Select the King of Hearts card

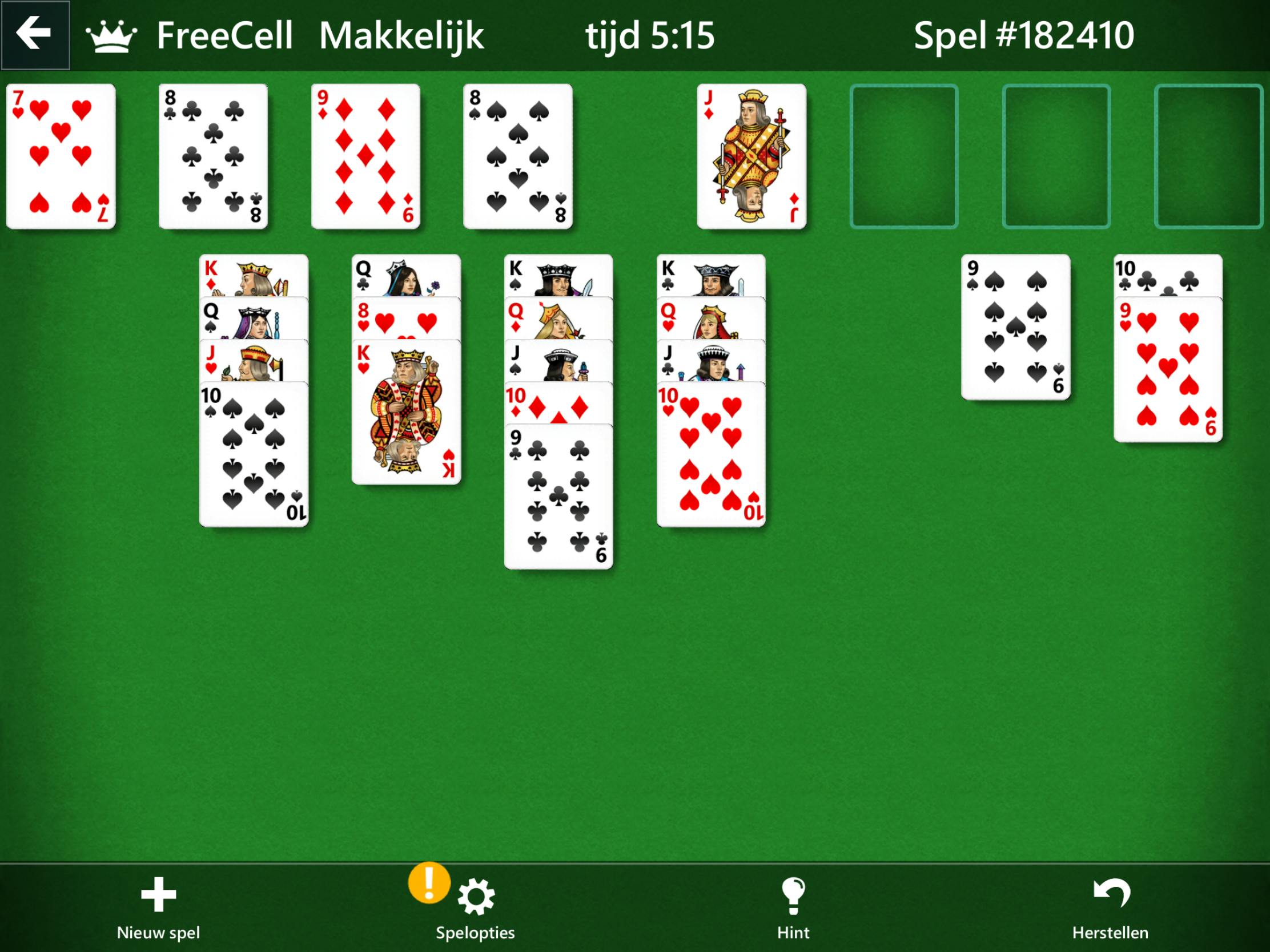click(x=407, y=413)
